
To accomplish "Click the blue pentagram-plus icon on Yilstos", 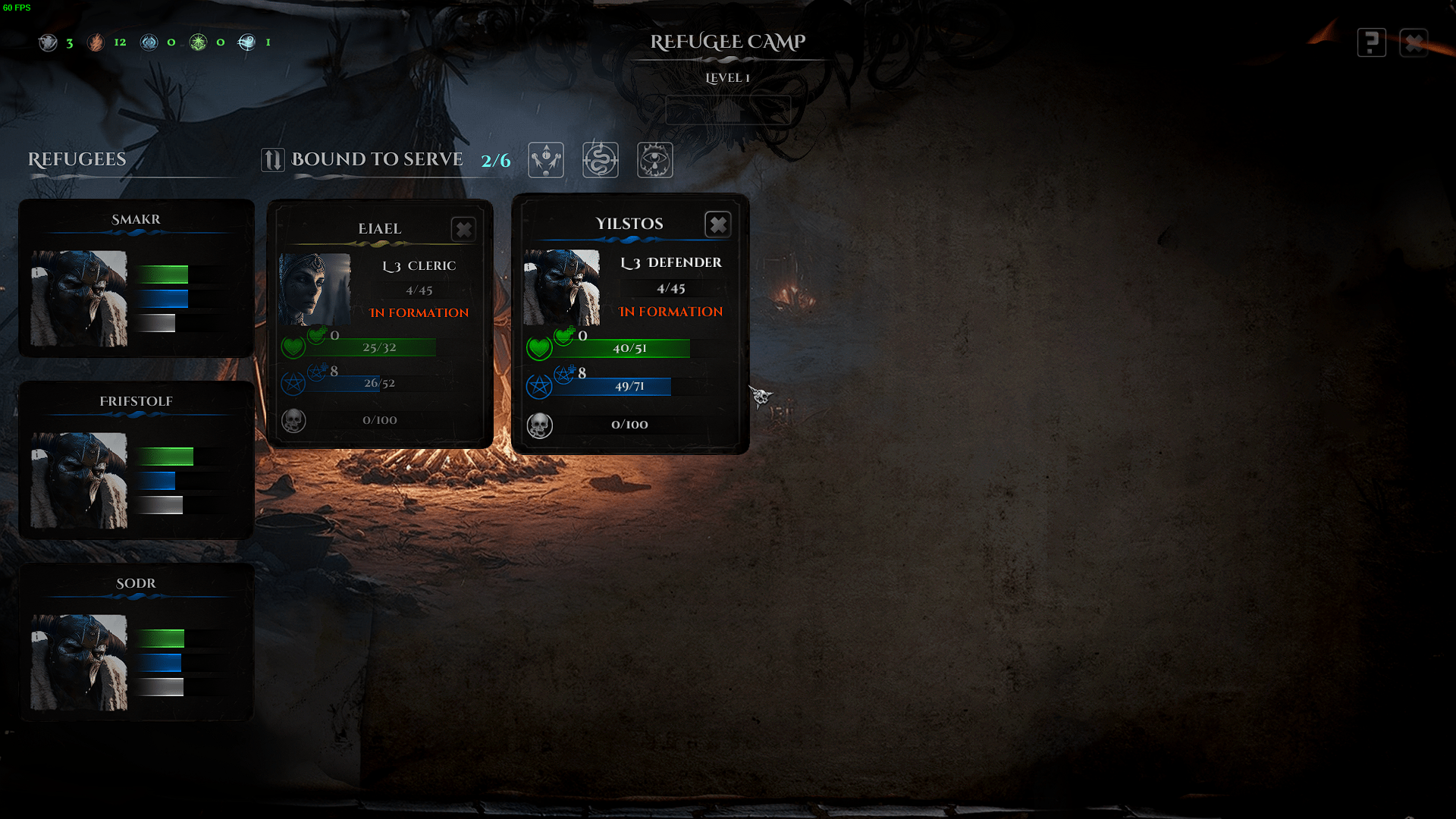I will (564, 373).
